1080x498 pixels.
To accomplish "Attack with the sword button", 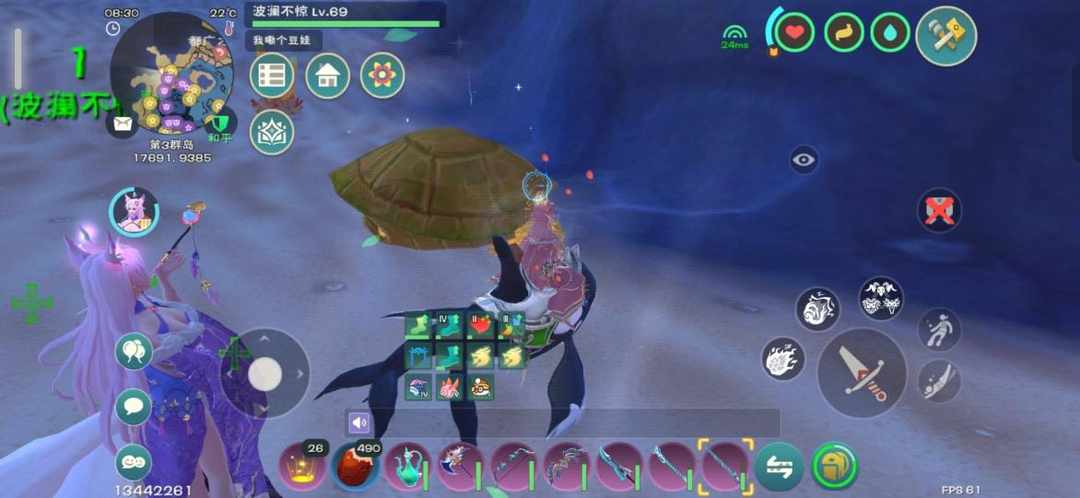I will [862, 372].
